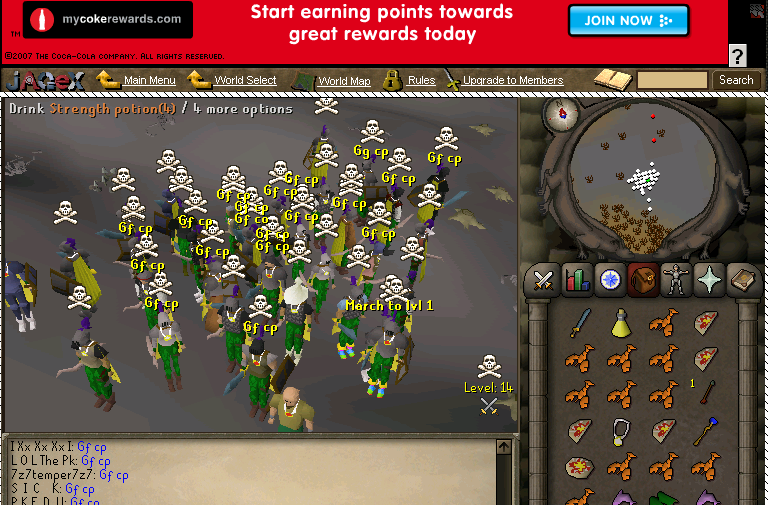Drink the yellow strength potion
Image resolution: width=768 pixels, height=505 pixels.
pyautogui.click(x=621, y=322)
